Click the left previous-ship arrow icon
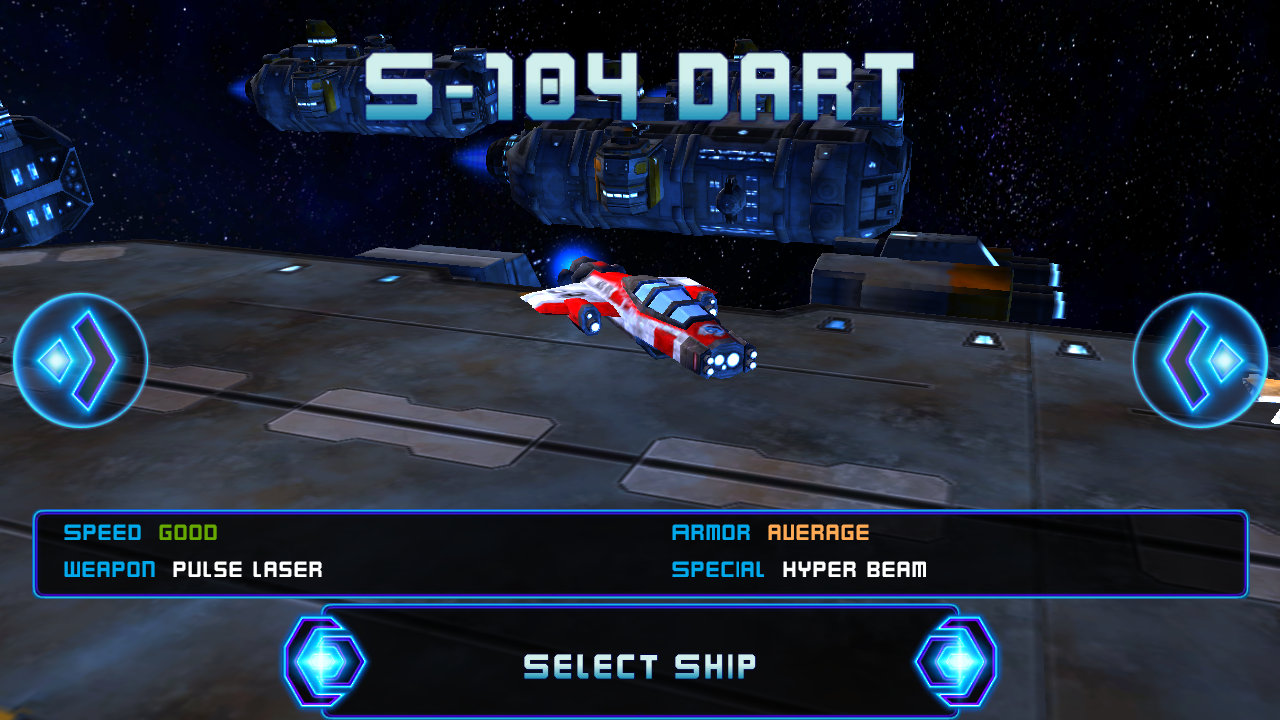 point(80,360)
